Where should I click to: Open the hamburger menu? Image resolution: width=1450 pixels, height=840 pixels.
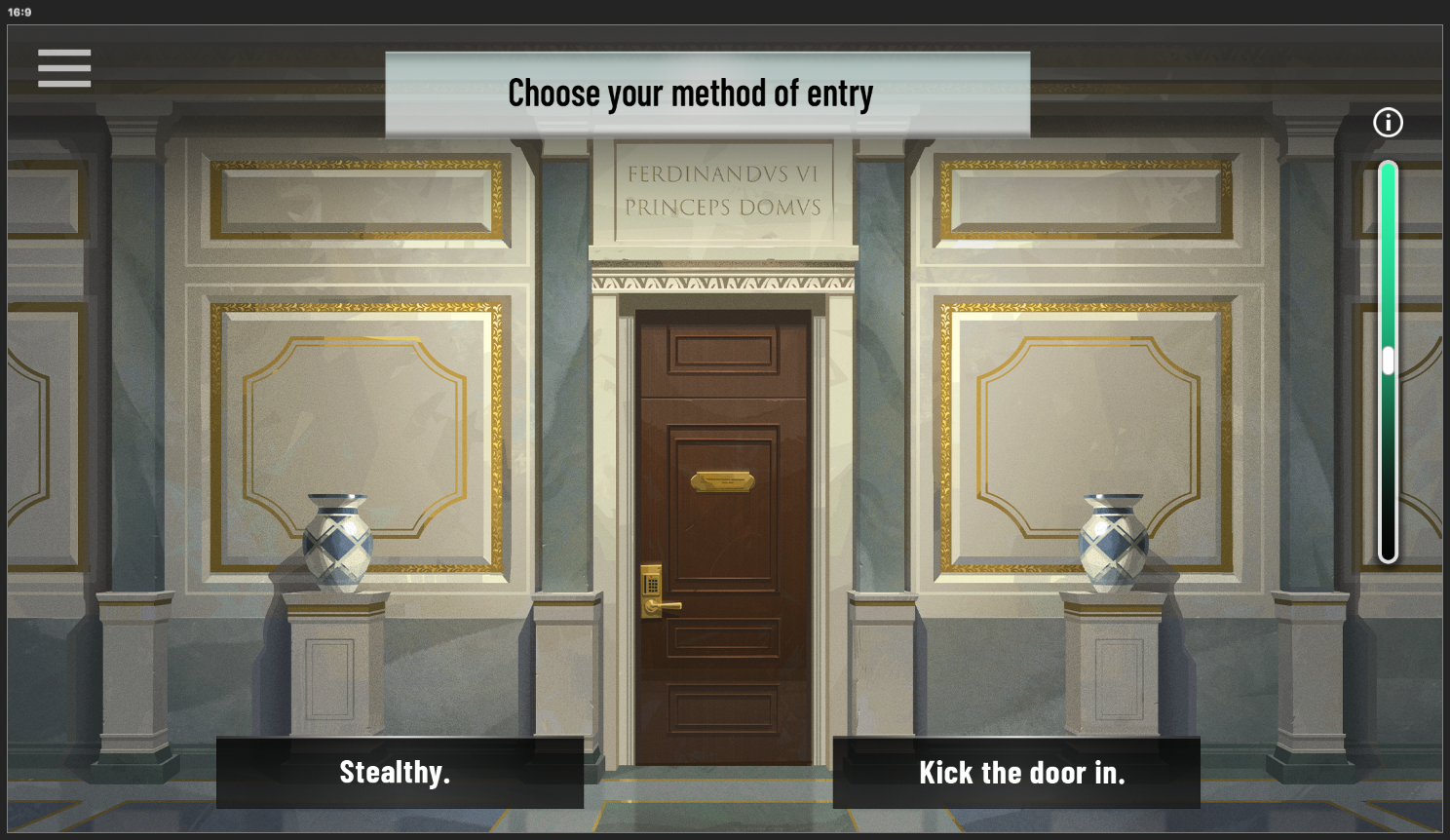pyautogui.click(x=64, y=68)
